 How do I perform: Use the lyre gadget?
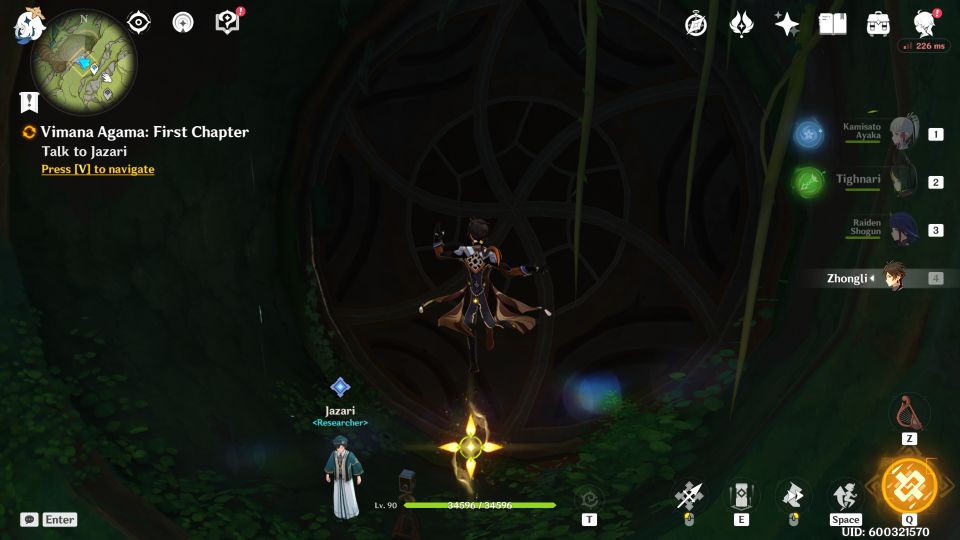pos(909,412)
